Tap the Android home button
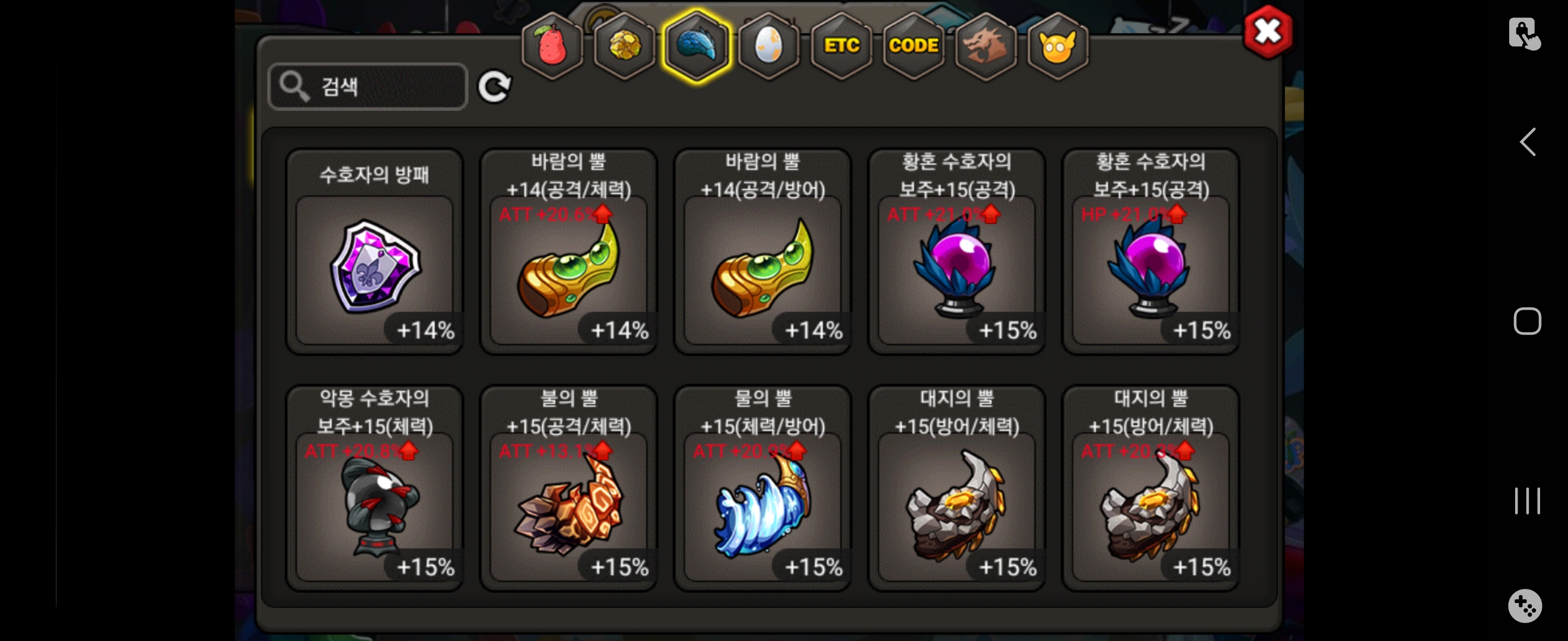 [1526, 321]
